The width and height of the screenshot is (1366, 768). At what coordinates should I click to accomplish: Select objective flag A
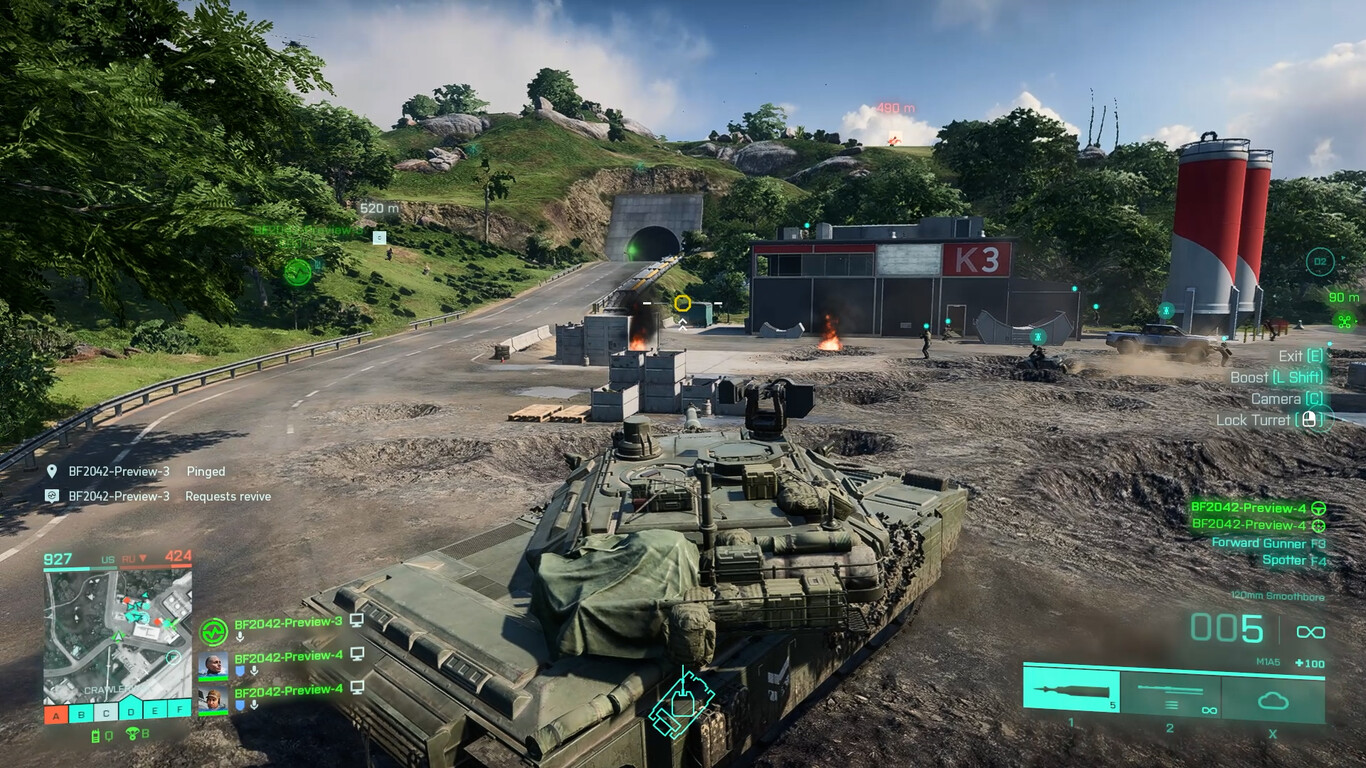tap(56, 713)
